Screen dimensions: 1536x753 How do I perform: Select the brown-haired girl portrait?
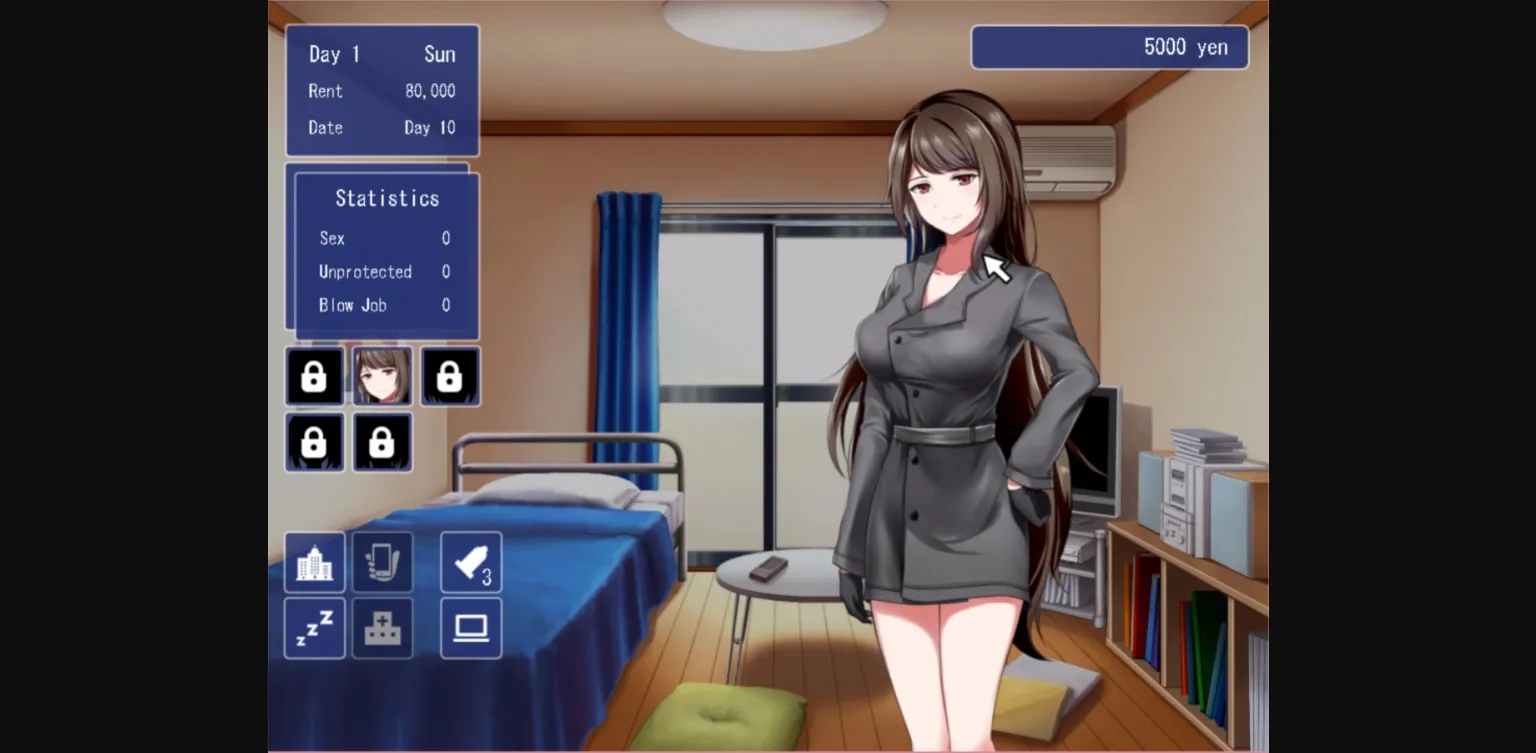(x=382, y=376)
